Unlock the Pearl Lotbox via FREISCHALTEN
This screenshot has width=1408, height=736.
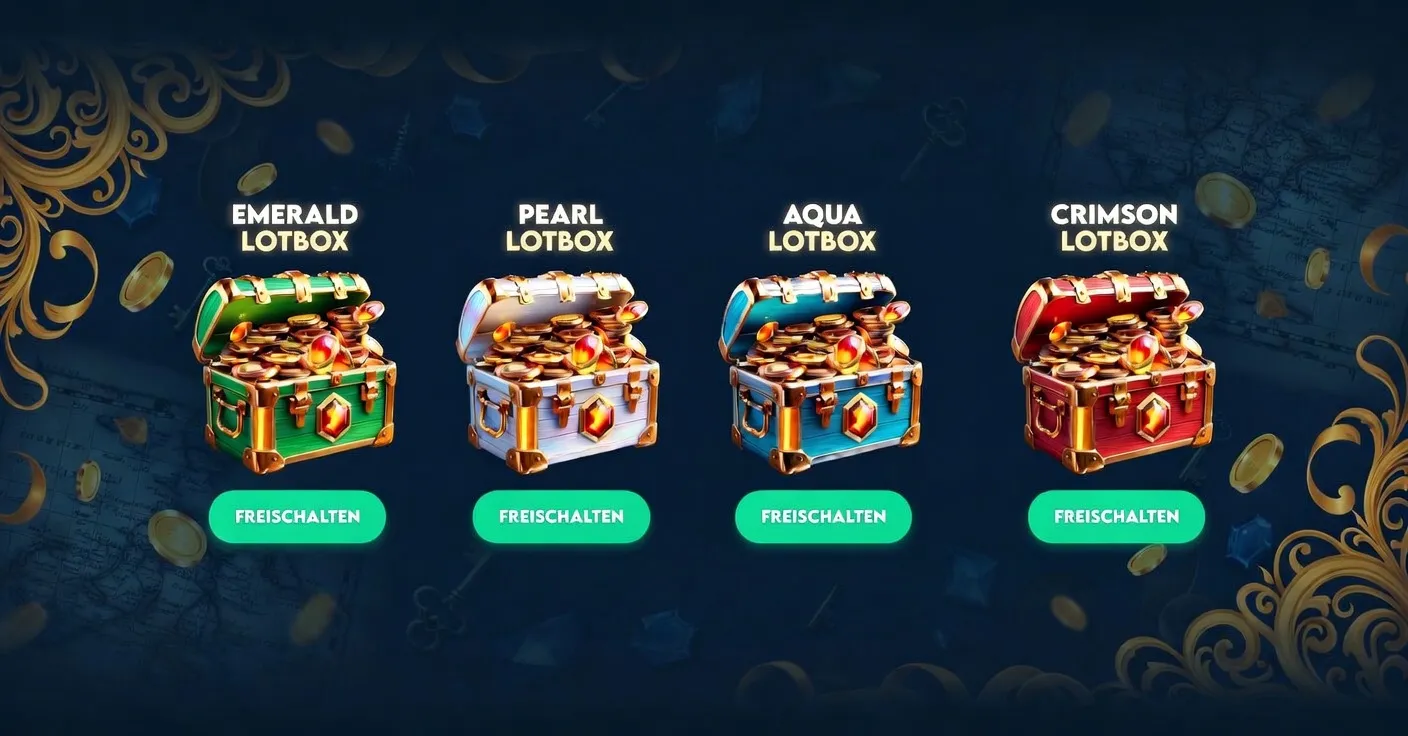560,517
